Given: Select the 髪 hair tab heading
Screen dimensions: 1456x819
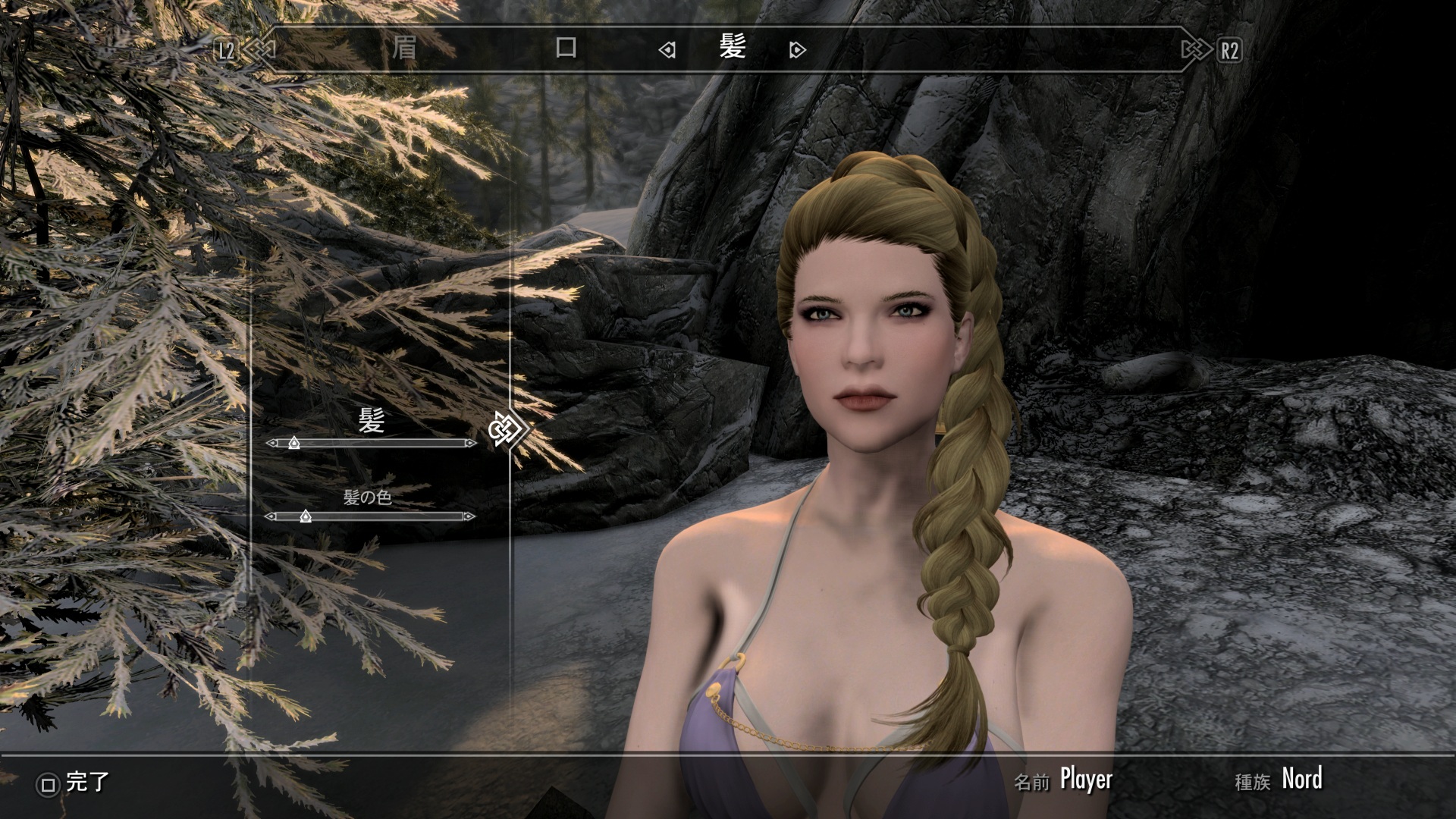Looking at the screenshot, I should (x=733, y=49).
